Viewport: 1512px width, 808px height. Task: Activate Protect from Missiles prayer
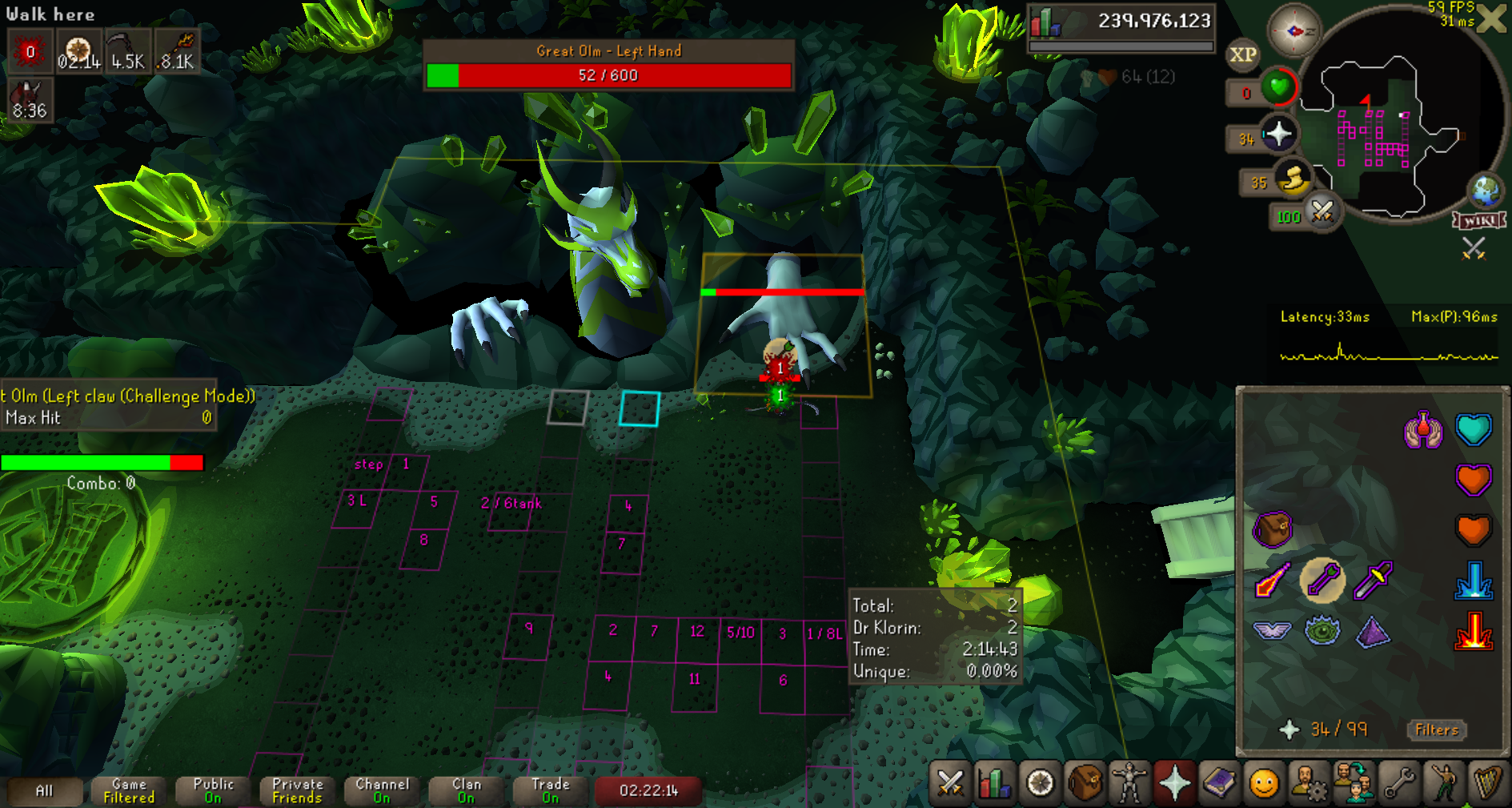pos(1322,581)
